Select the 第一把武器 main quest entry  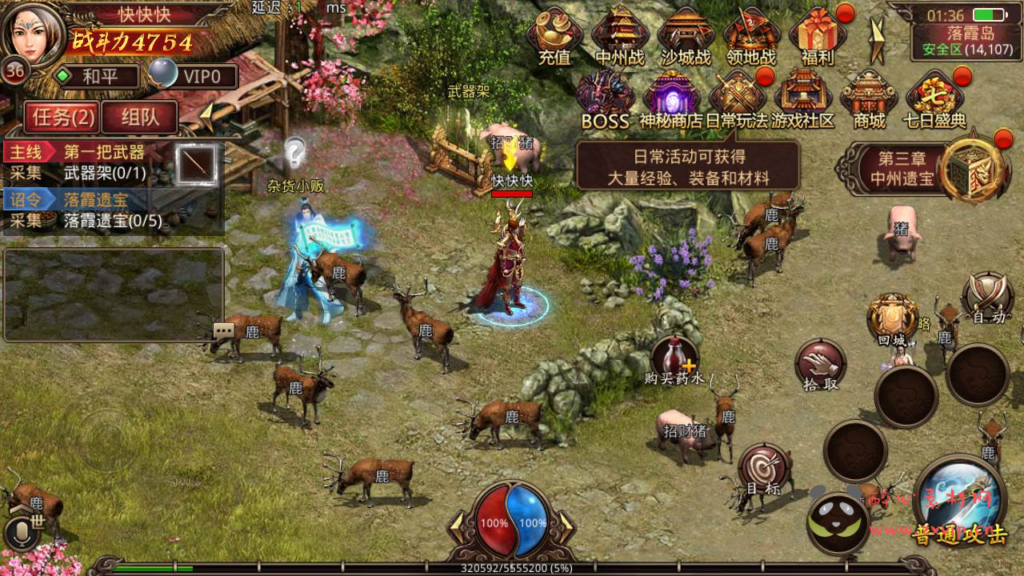point(104,153)
